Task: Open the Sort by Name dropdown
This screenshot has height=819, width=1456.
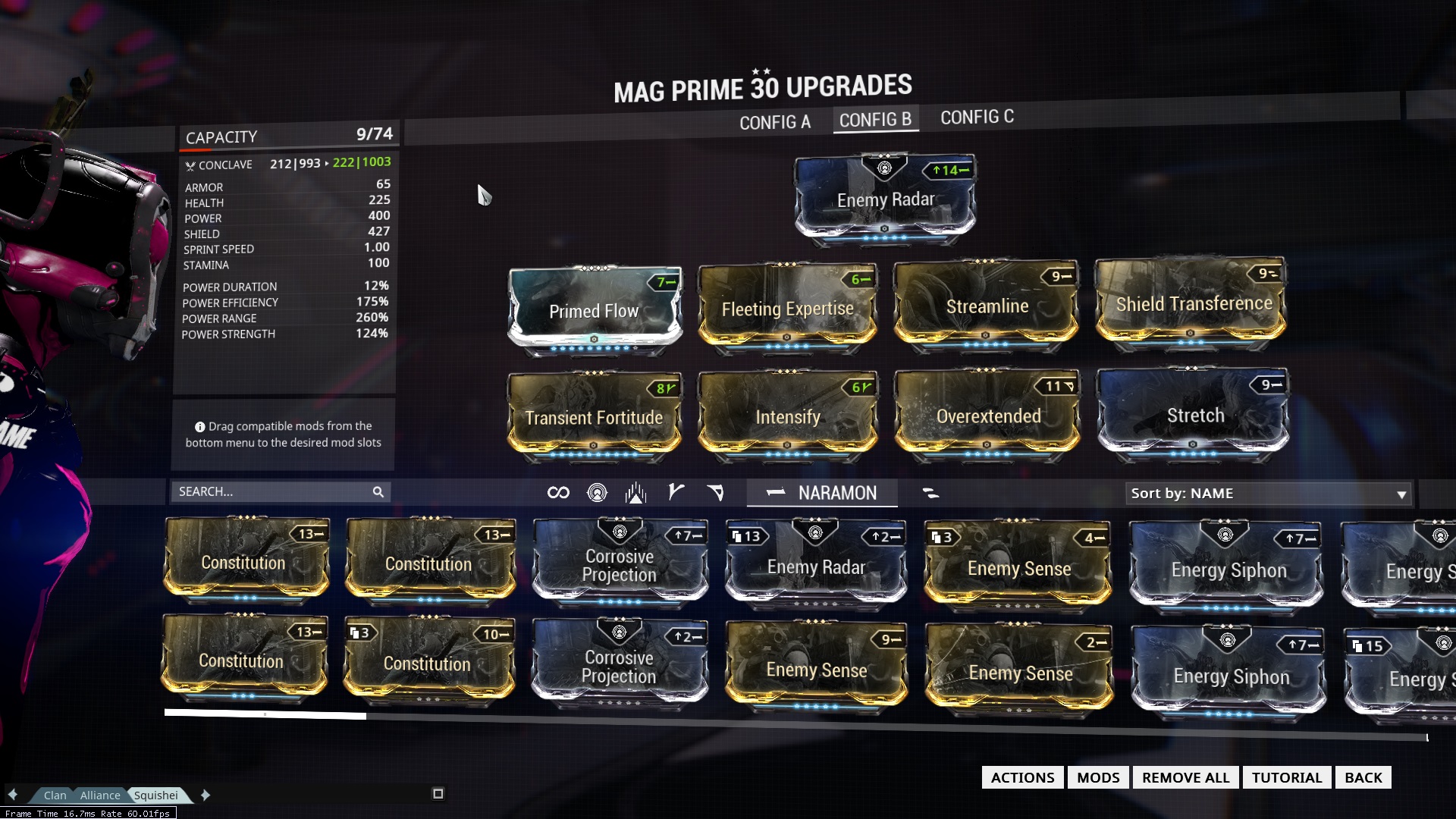Action: pos(1268,494)
